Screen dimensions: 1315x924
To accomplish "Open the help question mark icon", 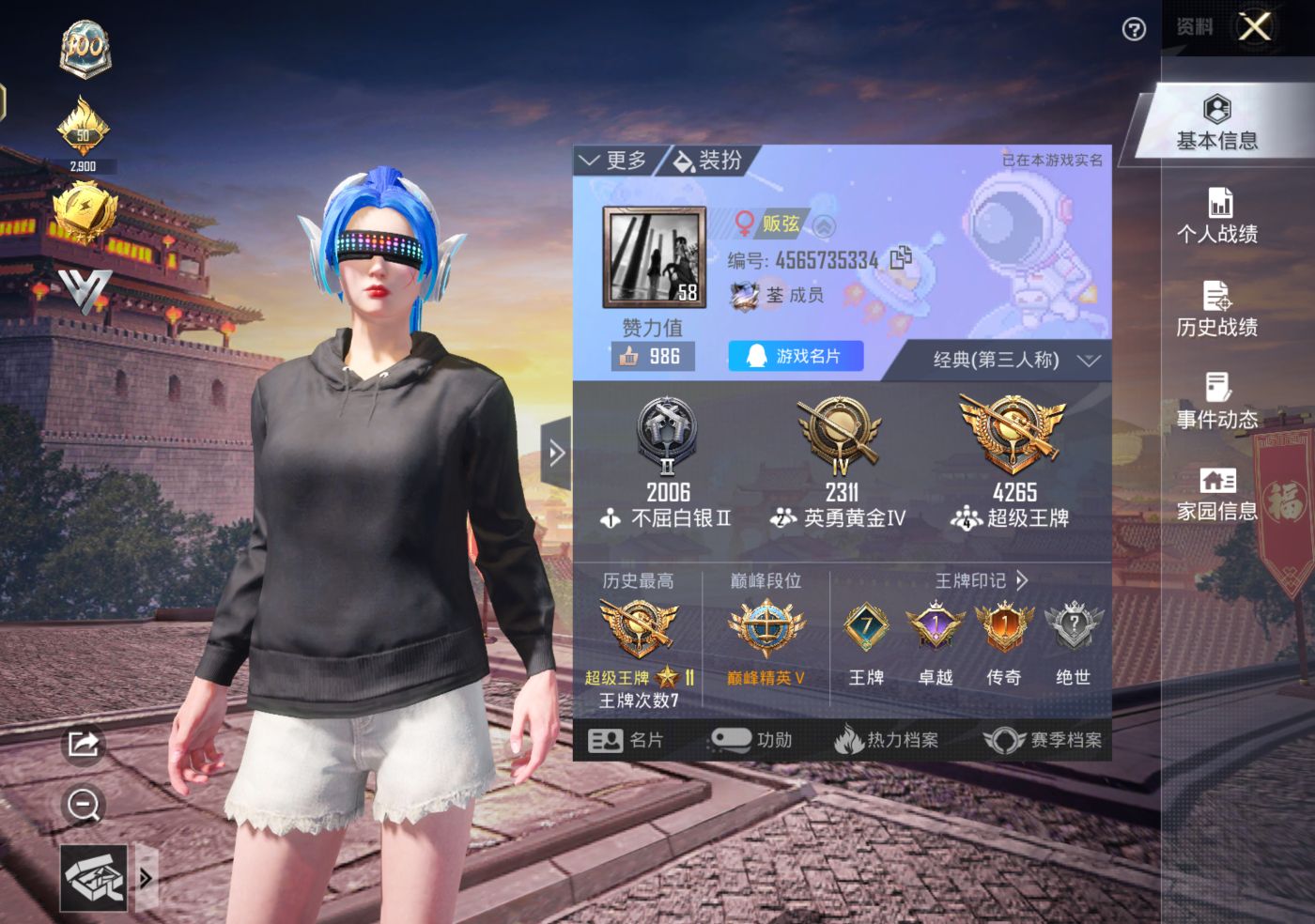I will (1134, 30).
